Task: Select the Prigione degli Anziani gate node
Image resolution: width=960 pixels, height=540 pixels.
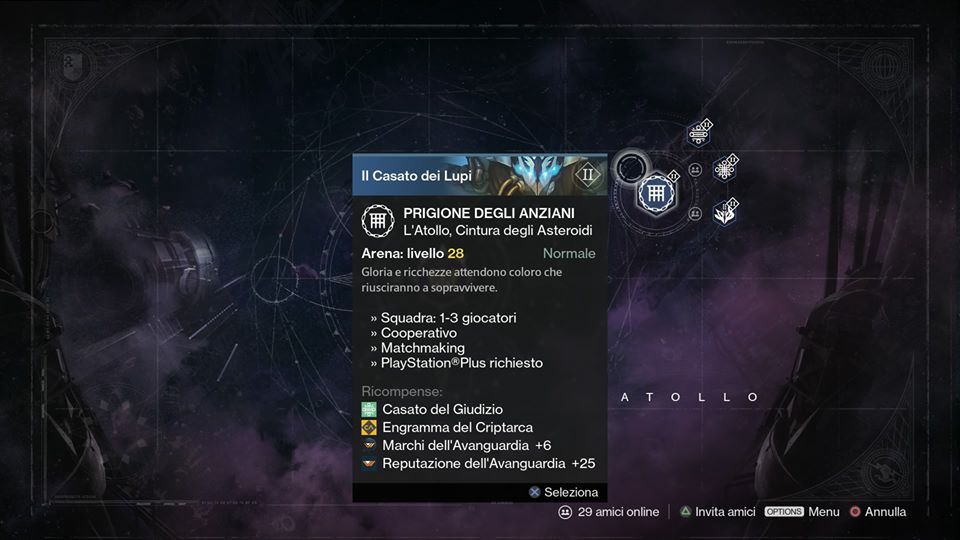Action: pos(657,191)
